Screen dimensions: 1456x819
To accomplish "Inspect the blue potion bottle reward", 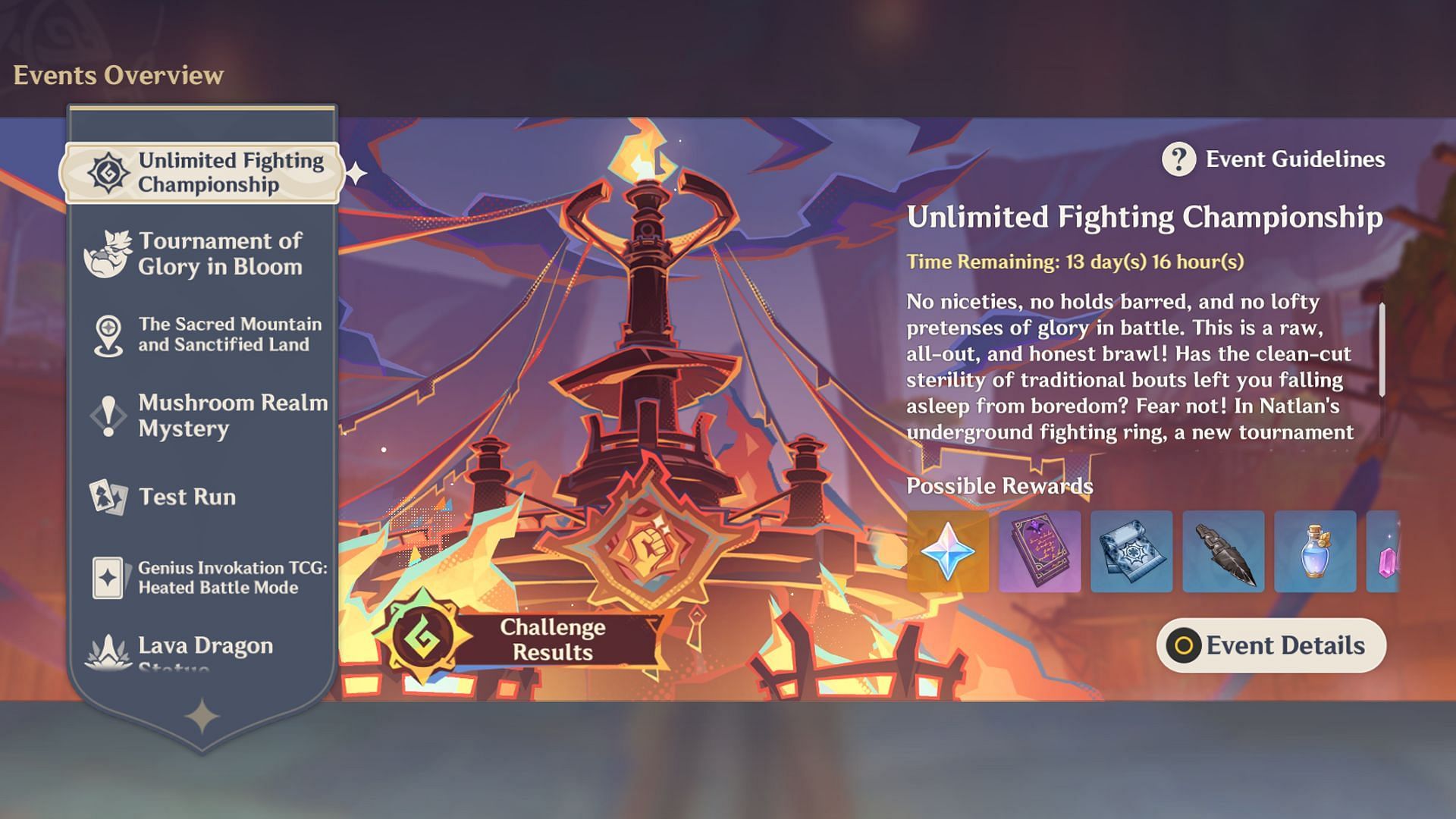I will [x=1315, y=551].
